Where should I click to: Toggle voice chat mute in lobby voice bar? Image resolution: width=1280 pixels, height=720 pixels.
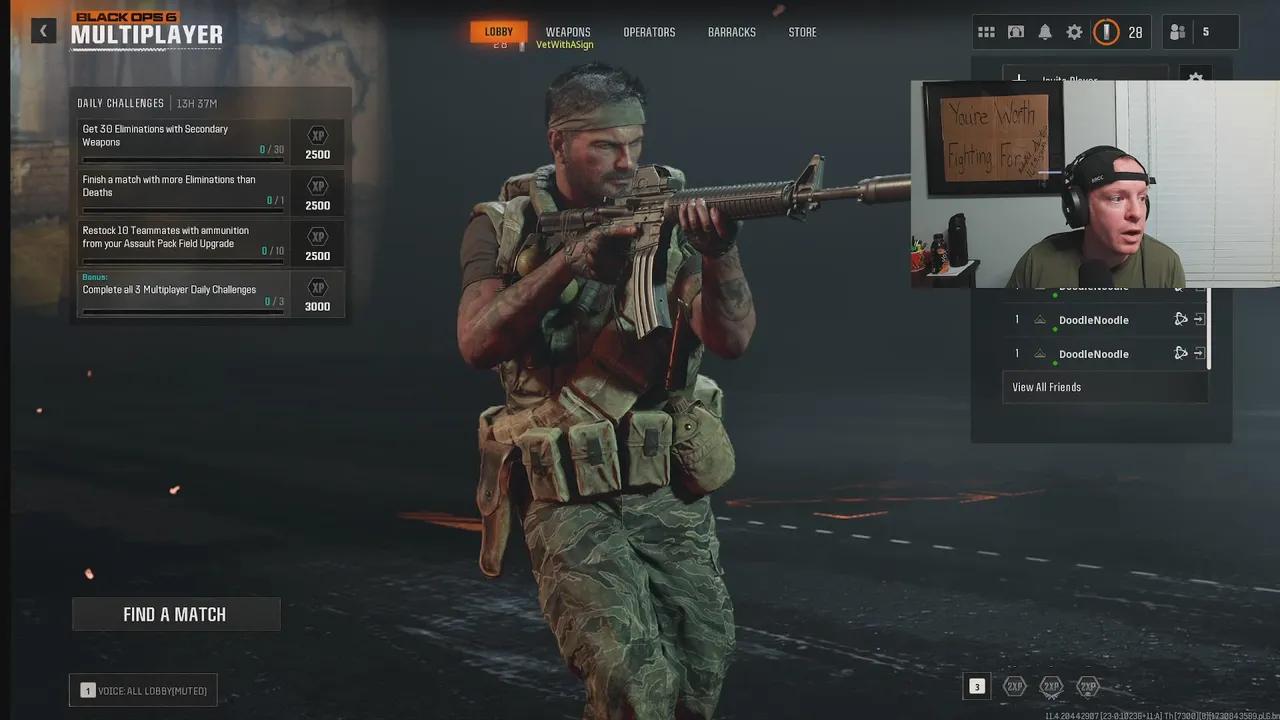pos(142,689)
